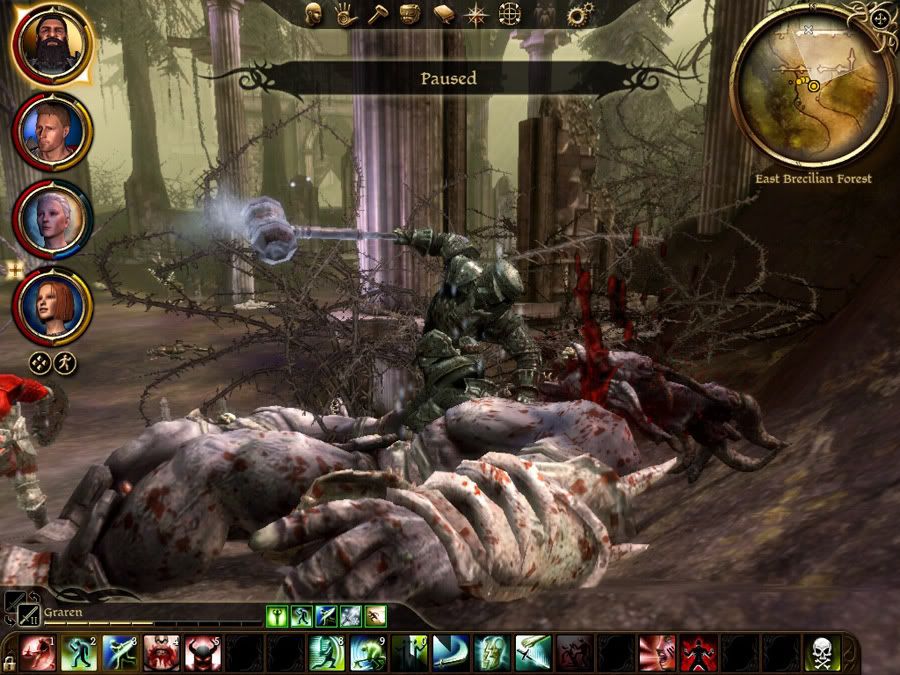Viewport: 900px width, 675px height.
Task: Open the skills hand icon
Action: (346, 14)
